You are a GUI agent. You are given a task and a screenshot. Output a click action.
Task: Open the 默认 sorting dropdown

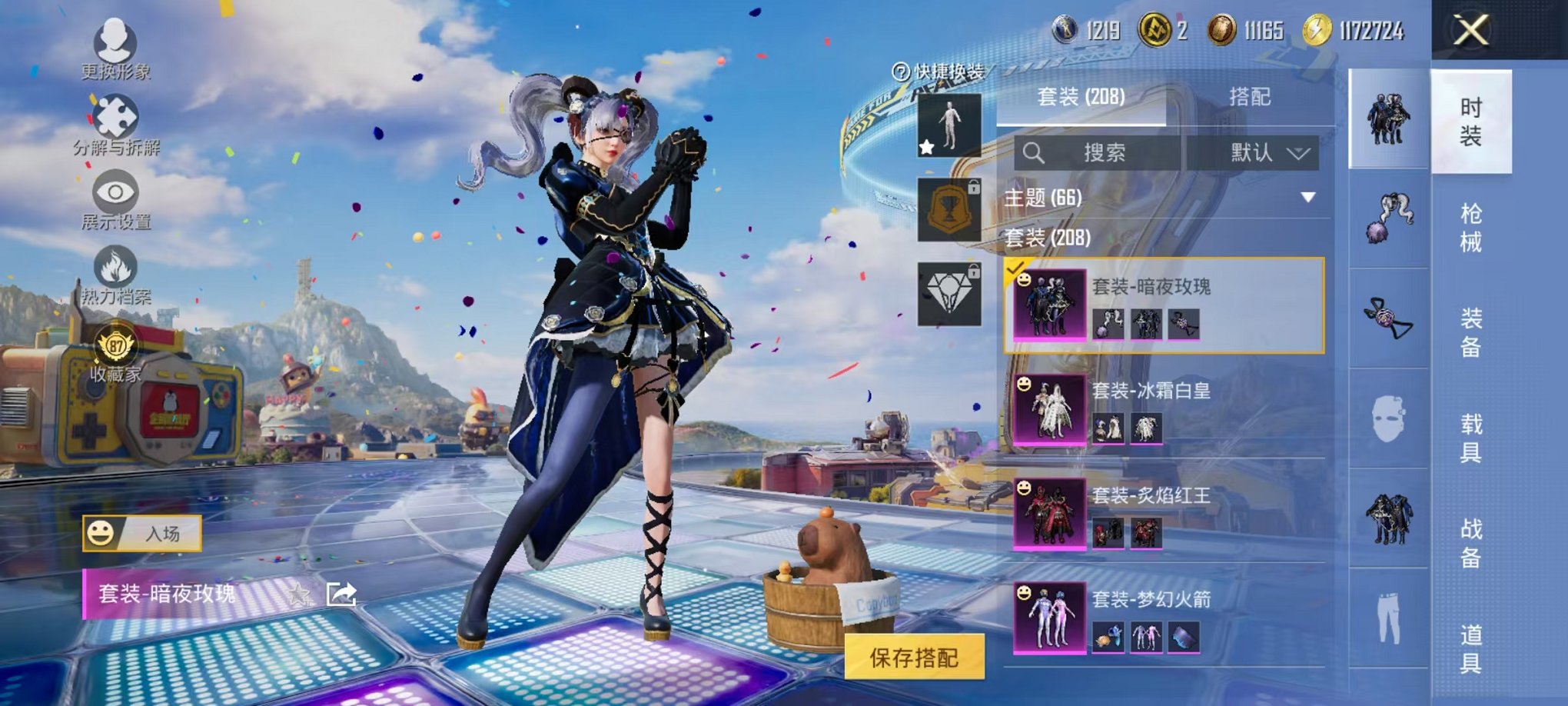tap(1253, 153)
